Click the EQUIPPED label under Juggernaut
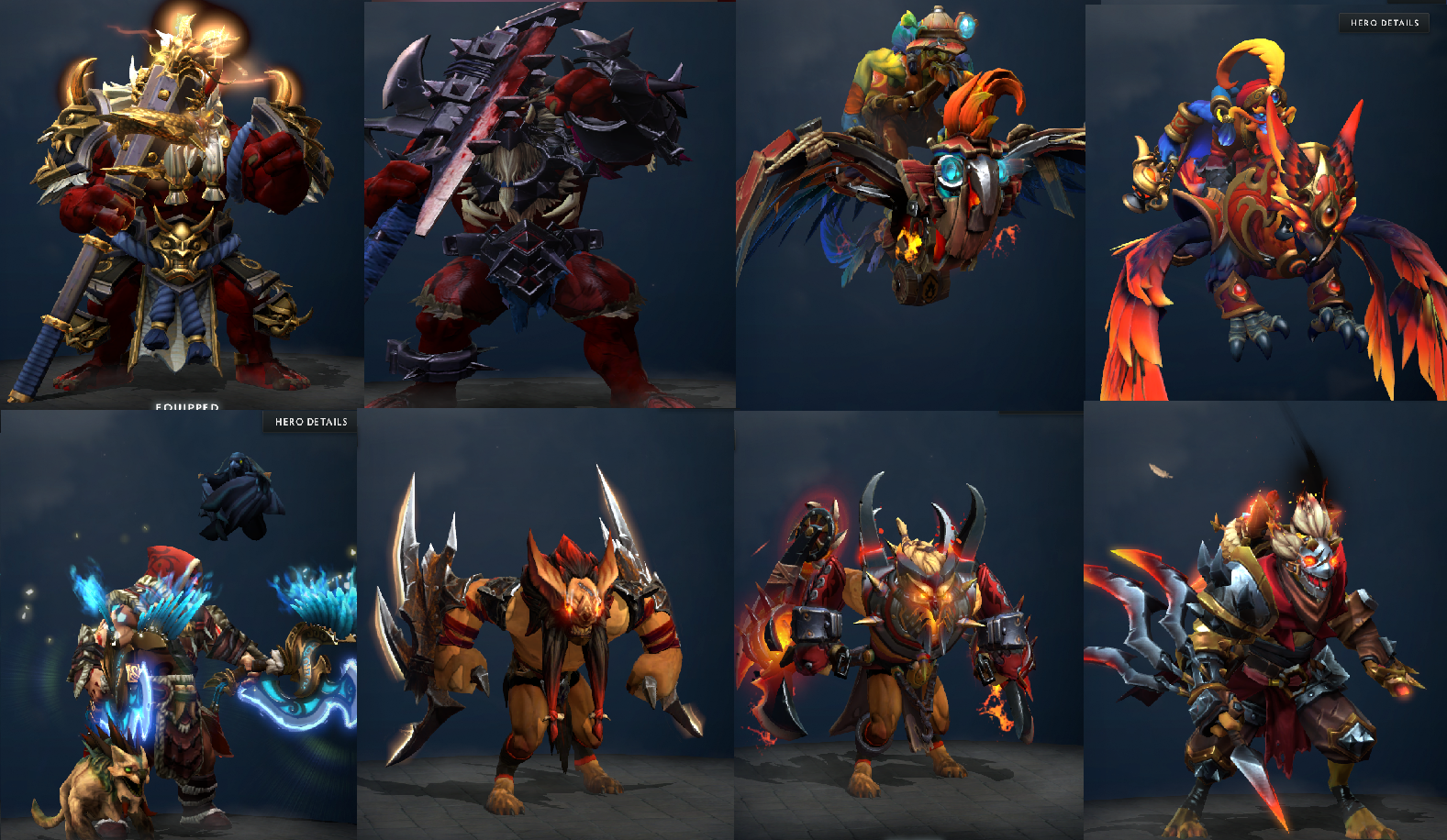1447x840 pixels. coord(186,404)
